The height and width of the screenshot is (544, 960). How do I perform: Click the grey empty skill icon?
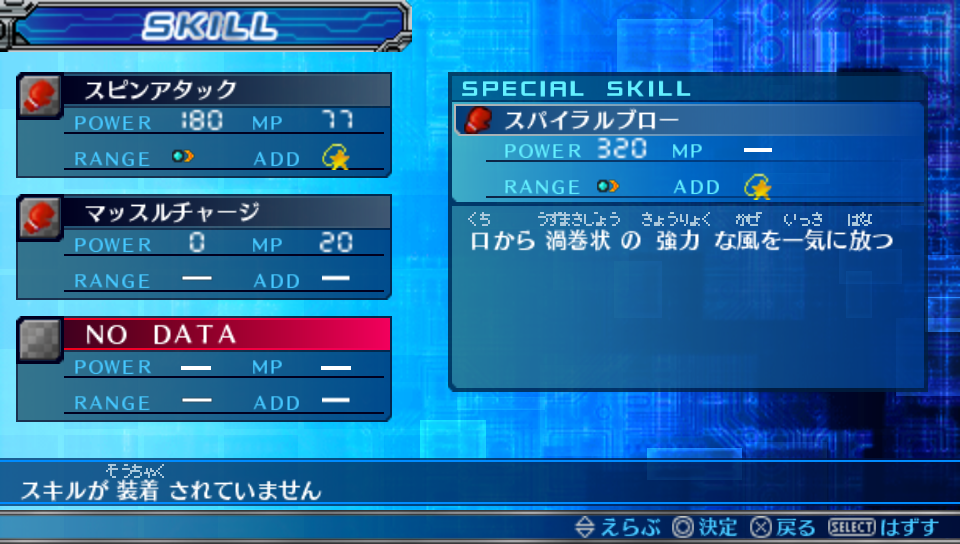[40, 338]
